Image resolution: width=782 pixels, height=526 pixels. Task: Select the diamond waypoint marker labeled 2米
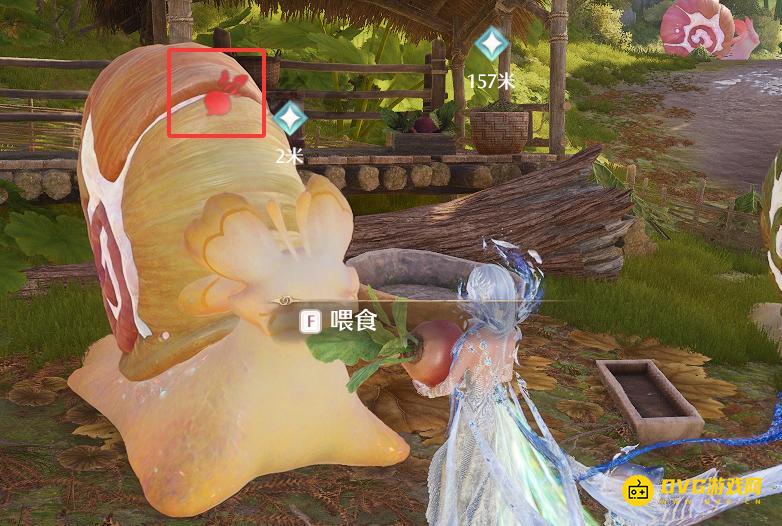[290, 119]
